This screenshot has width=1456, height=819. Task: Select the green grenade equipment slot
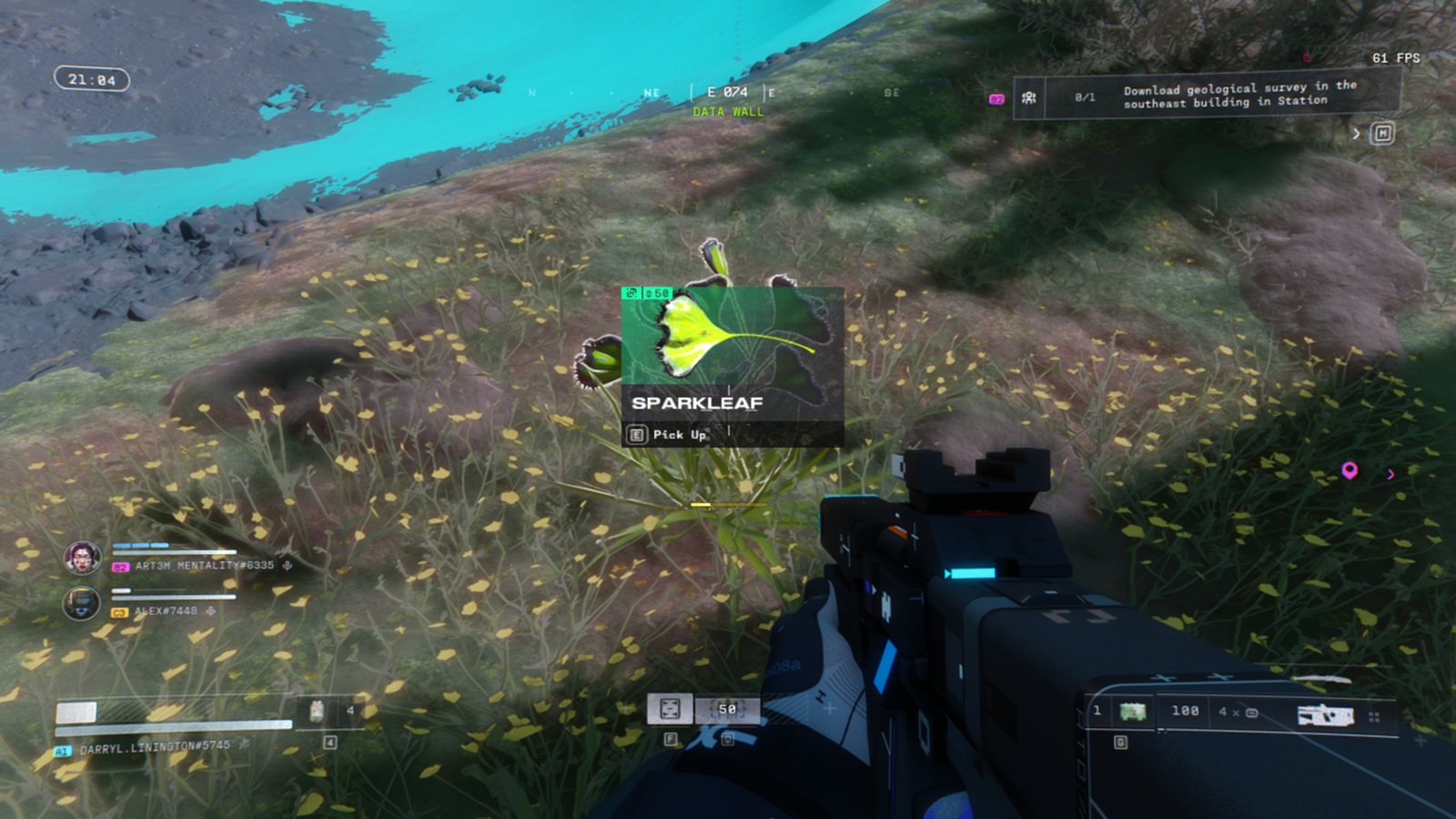point(1132,712)
